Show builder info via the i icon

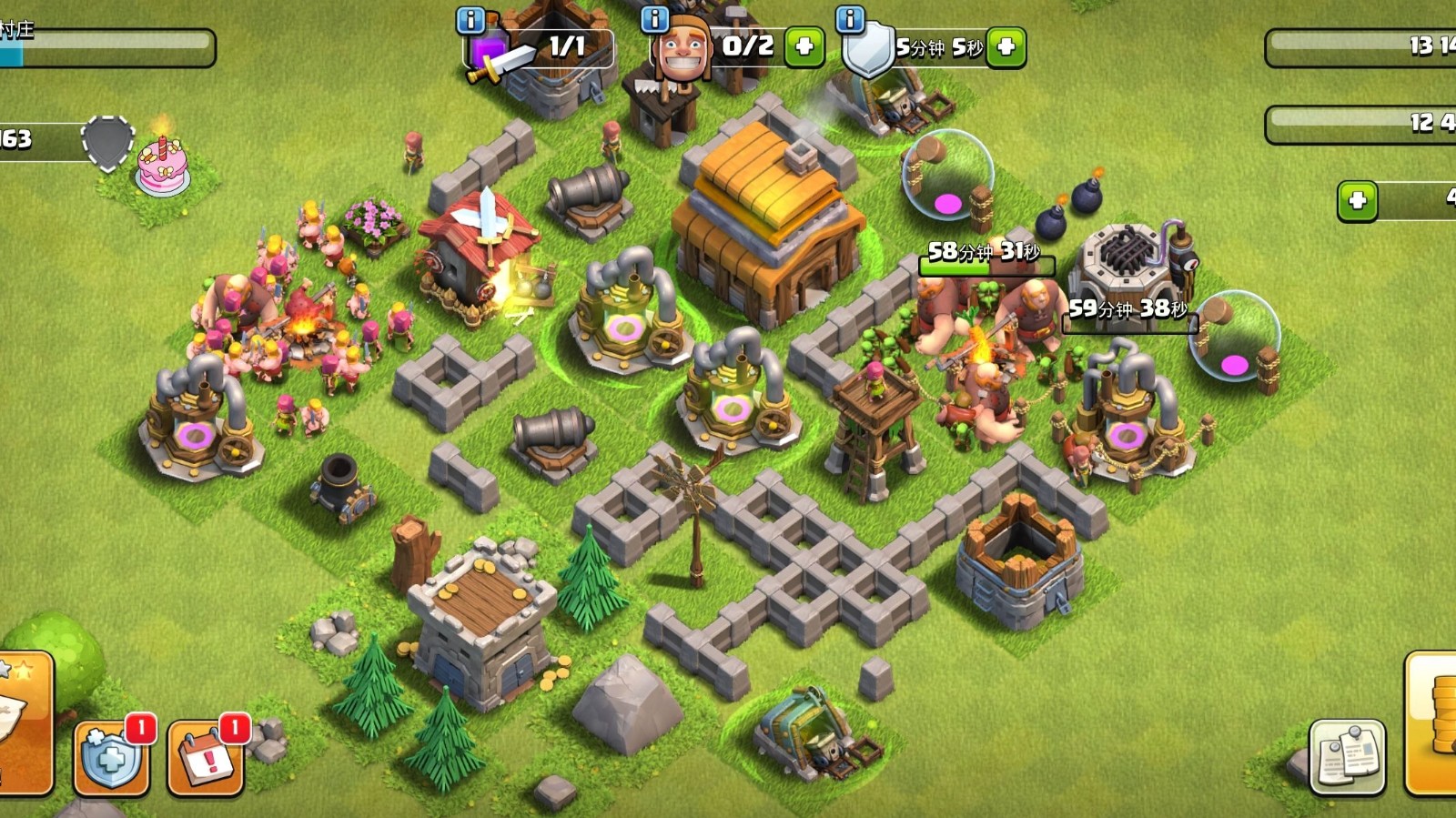pyautogui.click(x=654, y=19)
